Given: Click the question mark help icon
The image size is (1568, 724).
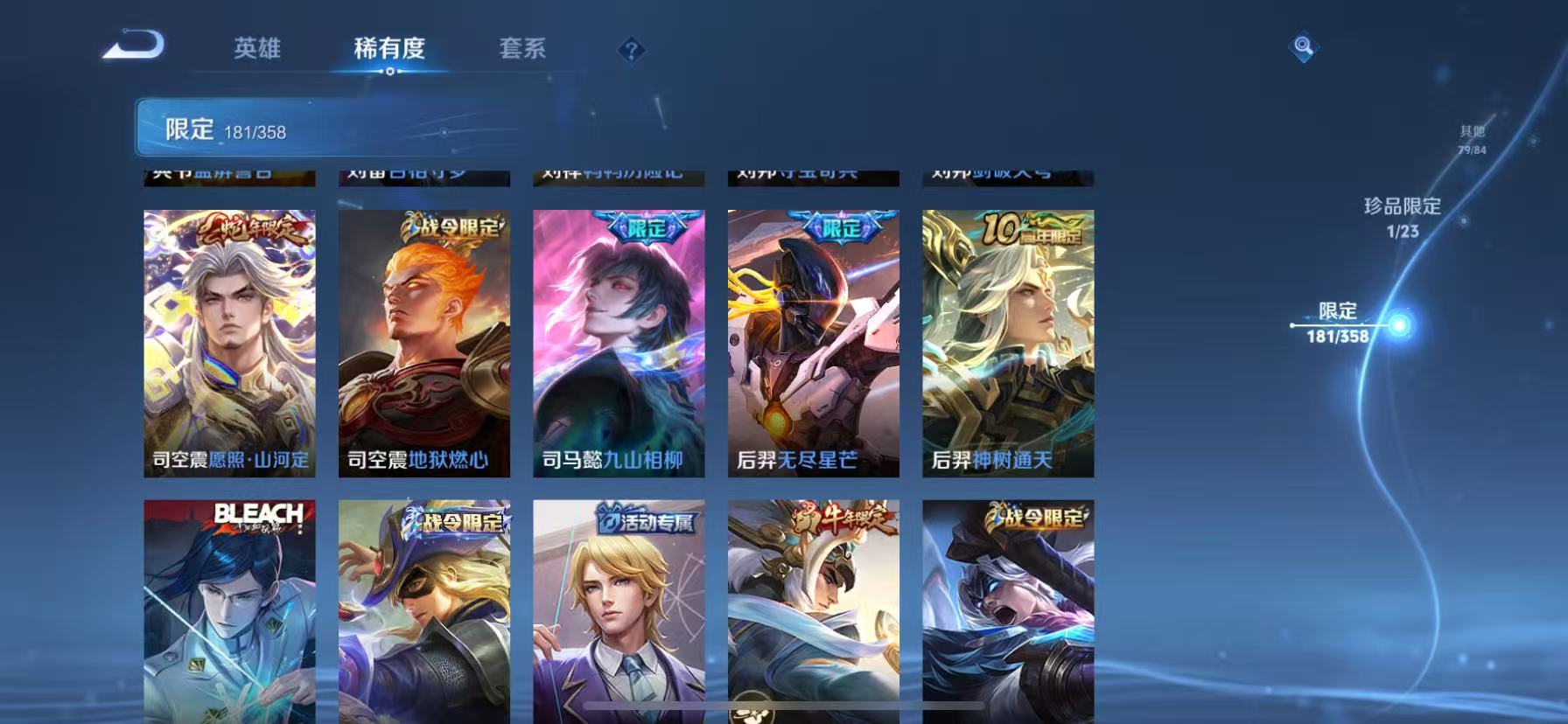Looking at the screenshot, I should click(632, 50).
